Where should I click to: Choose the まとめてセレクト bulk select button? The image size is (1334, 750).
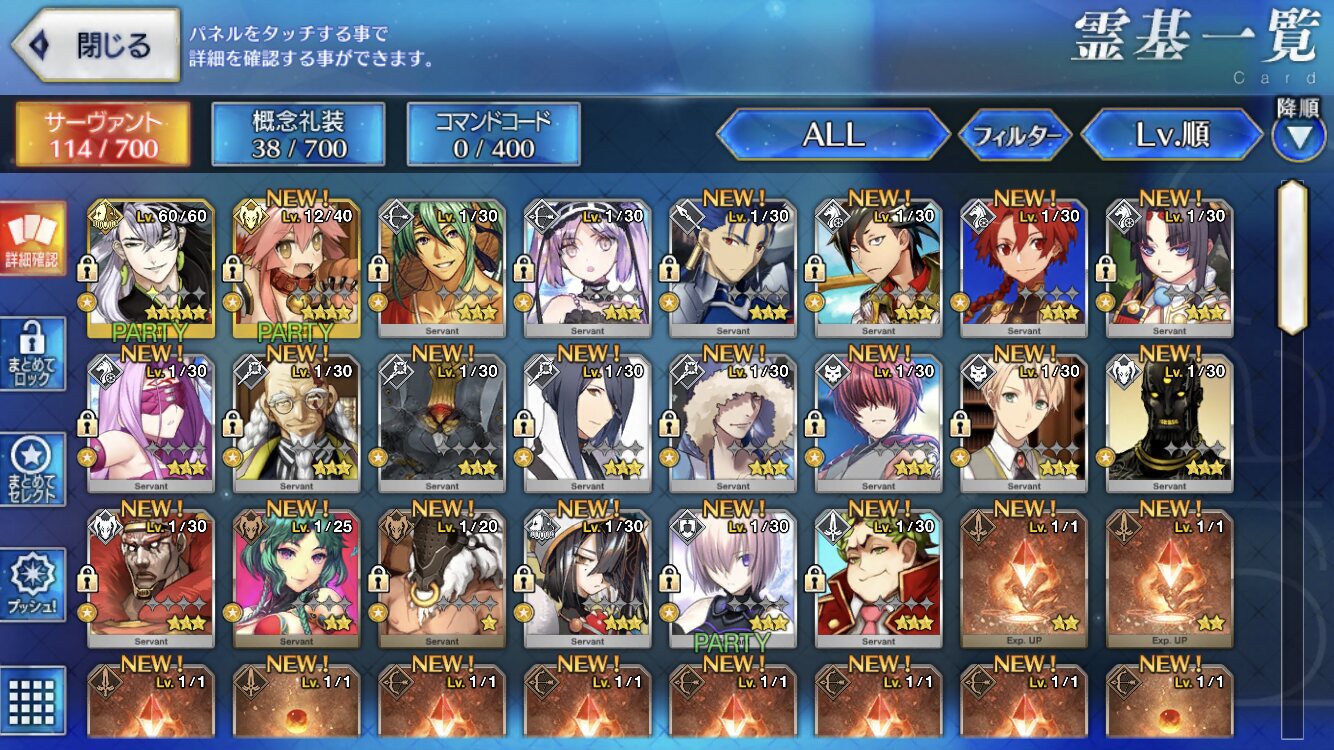pyautogui.click(x=33, y=470)
